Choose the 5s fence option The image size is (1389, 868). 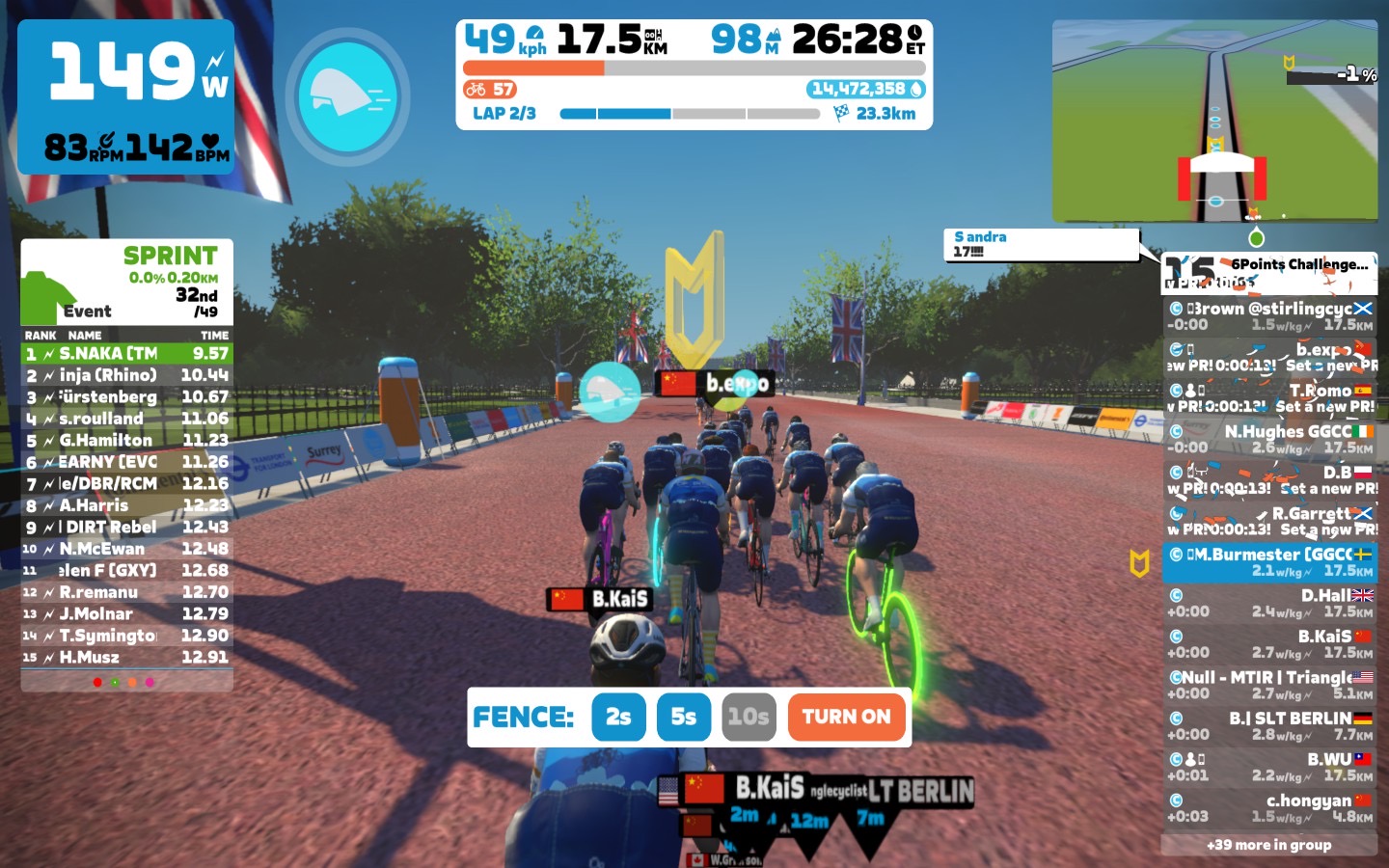[683, 718]
